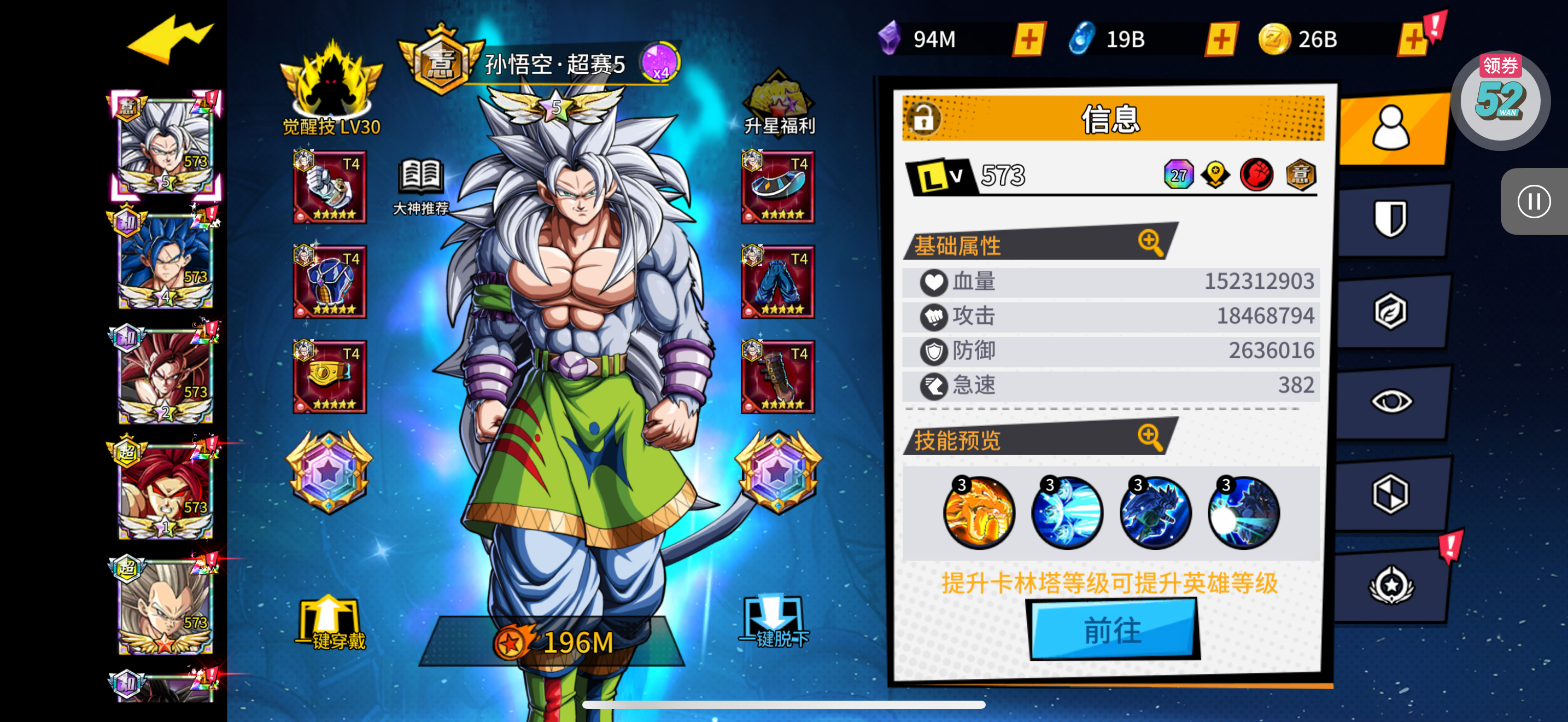Pause using the pause button
The image size is (1568, 722).
click(x=1534, y=201)
